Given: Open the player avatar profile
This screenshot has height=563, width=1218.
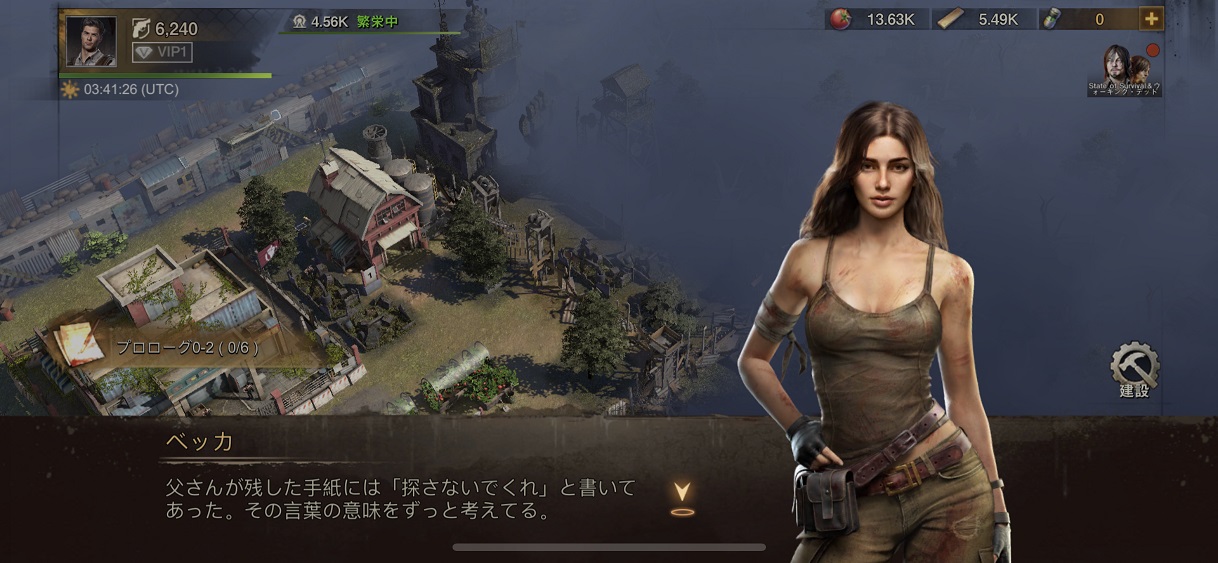Looking at the screenshot, I should (x=91, y=42).
